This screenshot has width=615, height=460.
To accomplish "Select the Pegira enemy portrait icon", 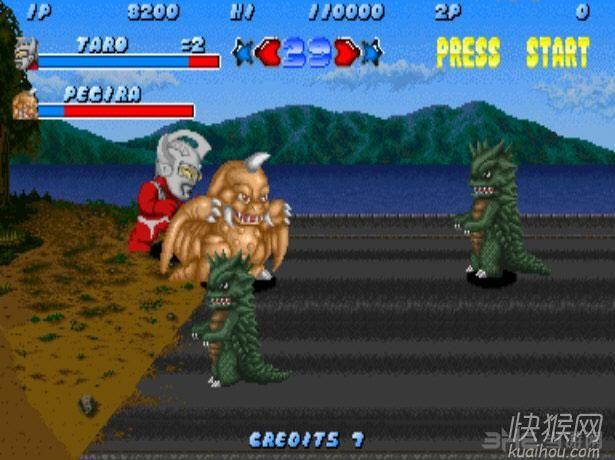I will [25, 104].
